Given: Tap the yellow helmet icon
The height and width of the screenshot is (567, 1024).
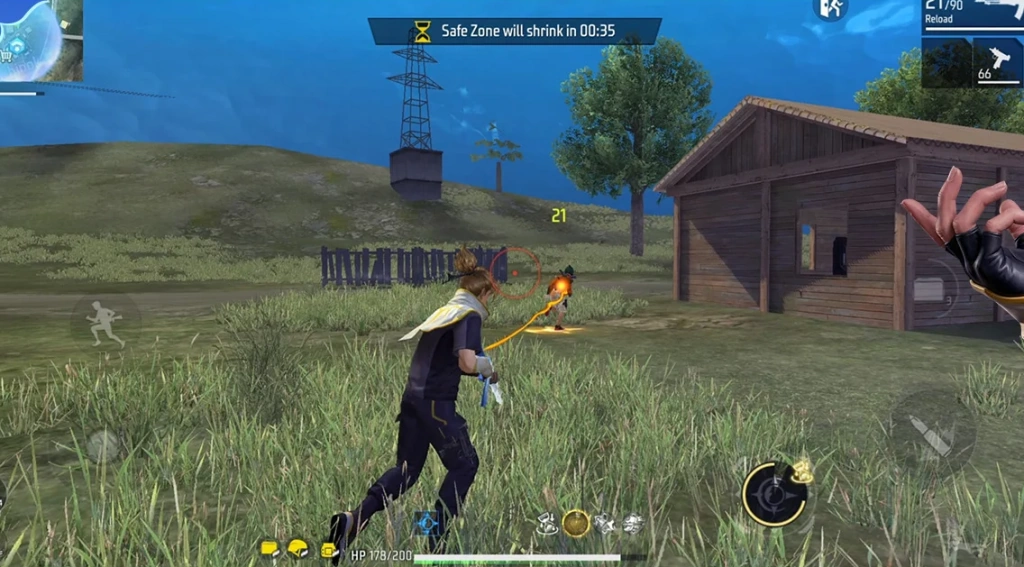Looking at the screenshot, I should (x=298, y=548).
